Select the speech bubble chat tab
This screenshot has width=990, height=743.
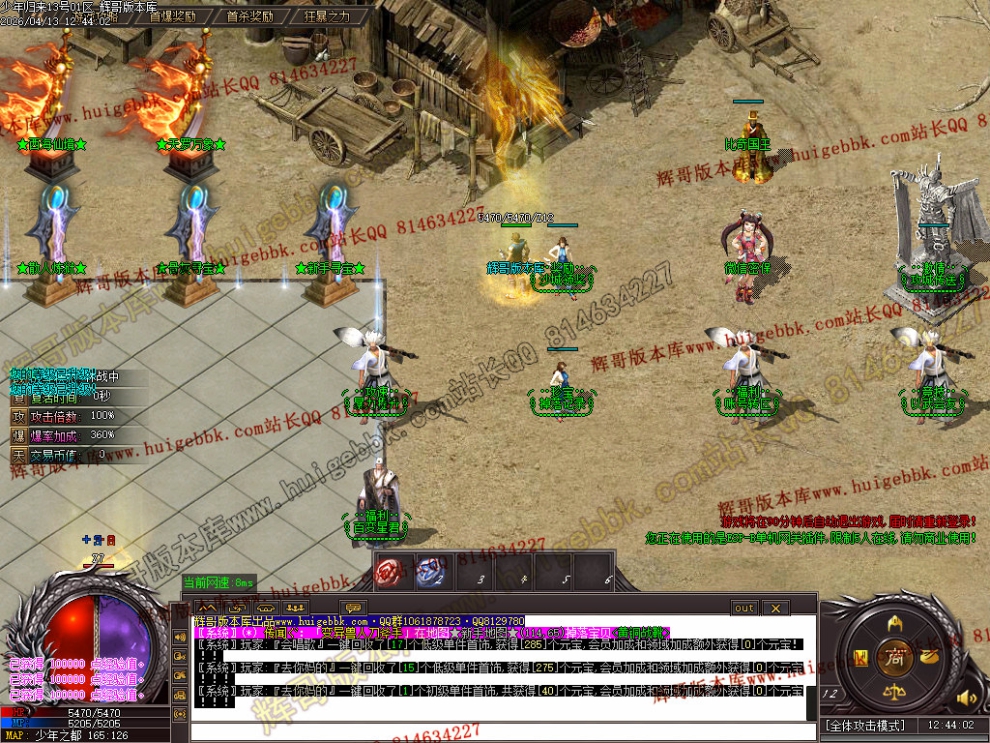[x=352, y=608]
